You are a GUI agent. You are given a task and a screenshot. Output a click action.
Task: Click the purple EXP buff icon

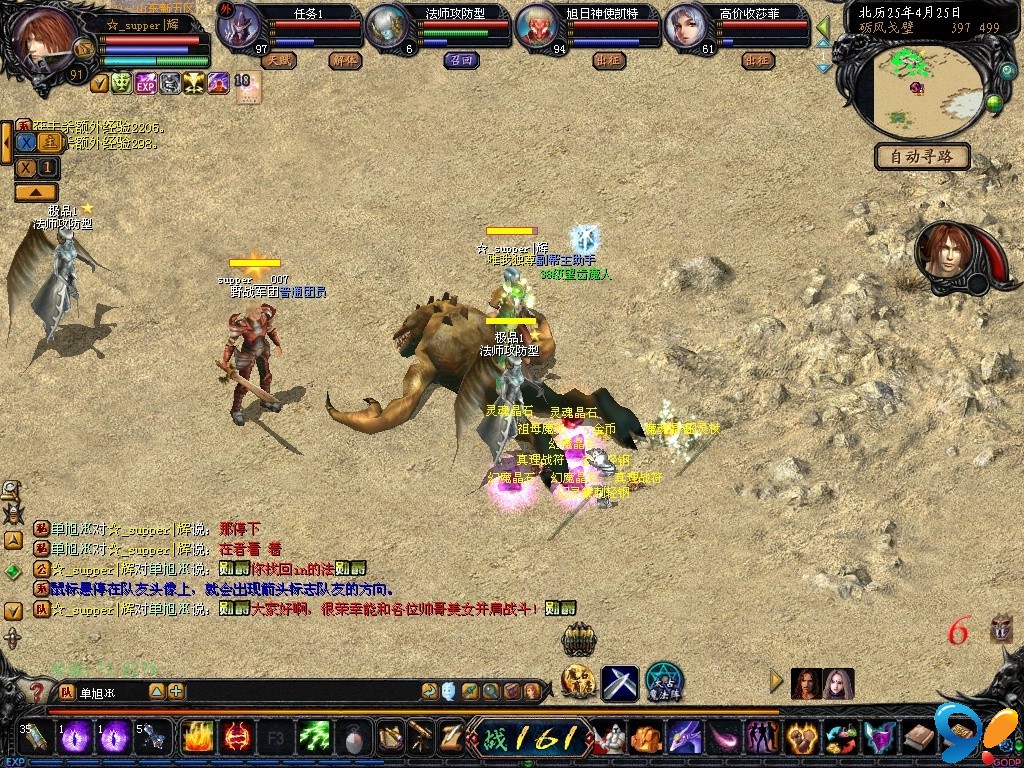click(146, 84)
